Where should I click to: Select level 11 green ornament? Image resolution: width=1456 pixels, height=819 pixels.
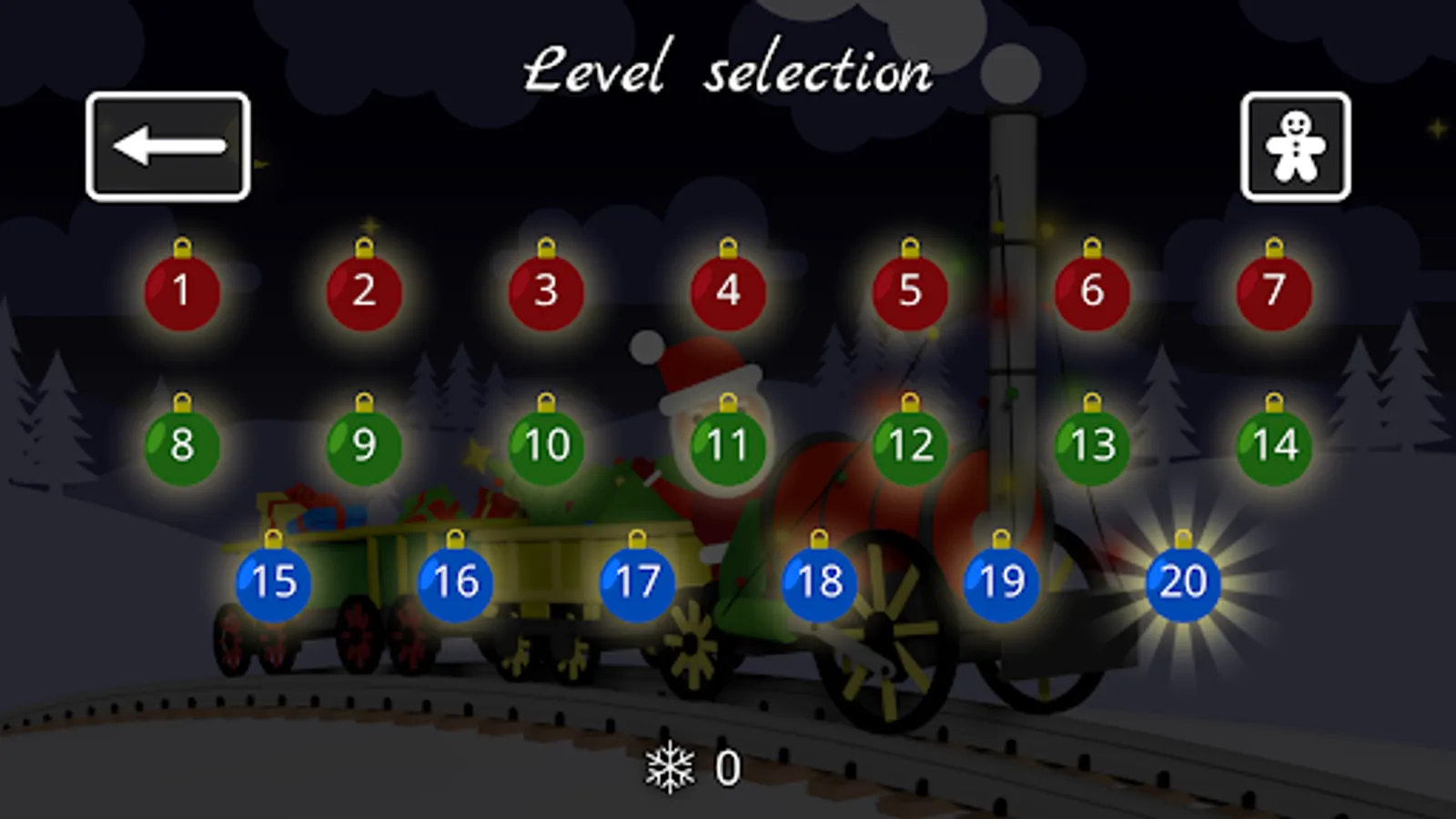coord(727,446)
